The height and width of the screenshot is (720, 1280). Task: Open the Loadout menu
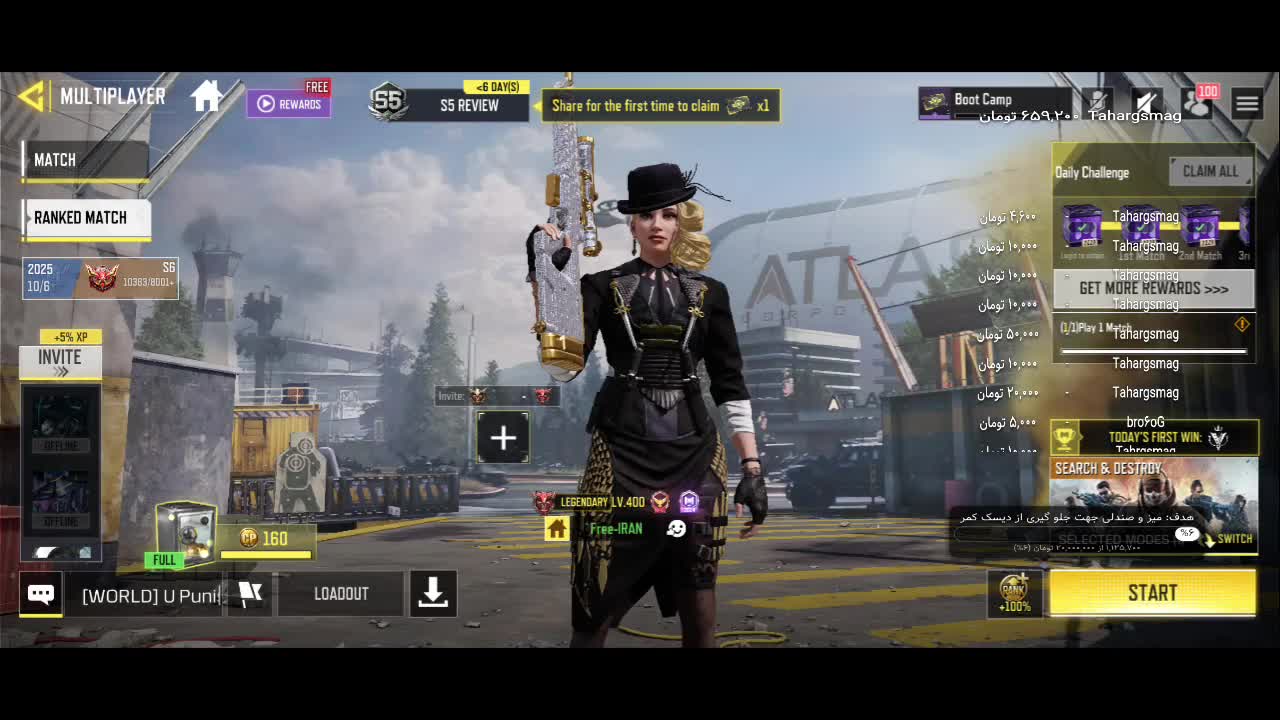(341, 594)
